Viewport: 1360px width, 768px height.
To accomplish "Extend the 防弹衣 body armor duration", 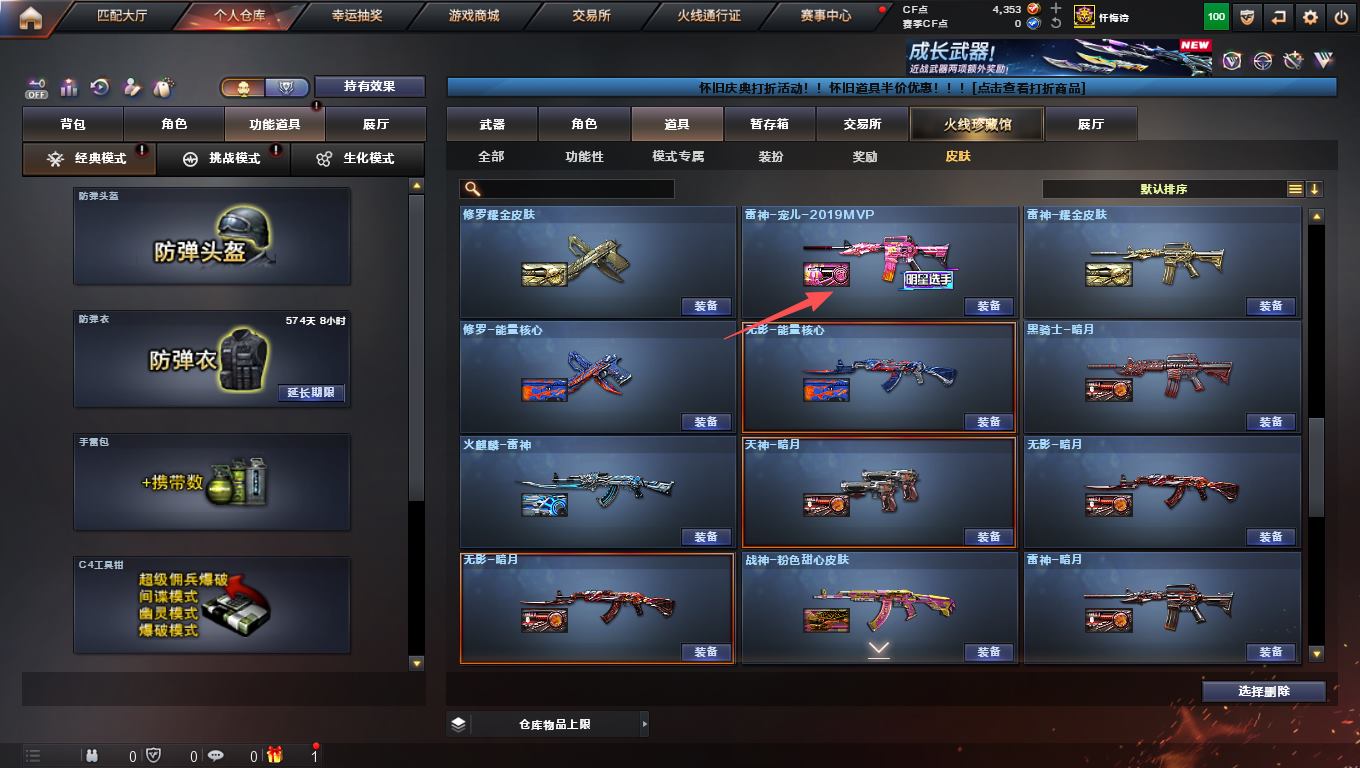I will point(311,393).
